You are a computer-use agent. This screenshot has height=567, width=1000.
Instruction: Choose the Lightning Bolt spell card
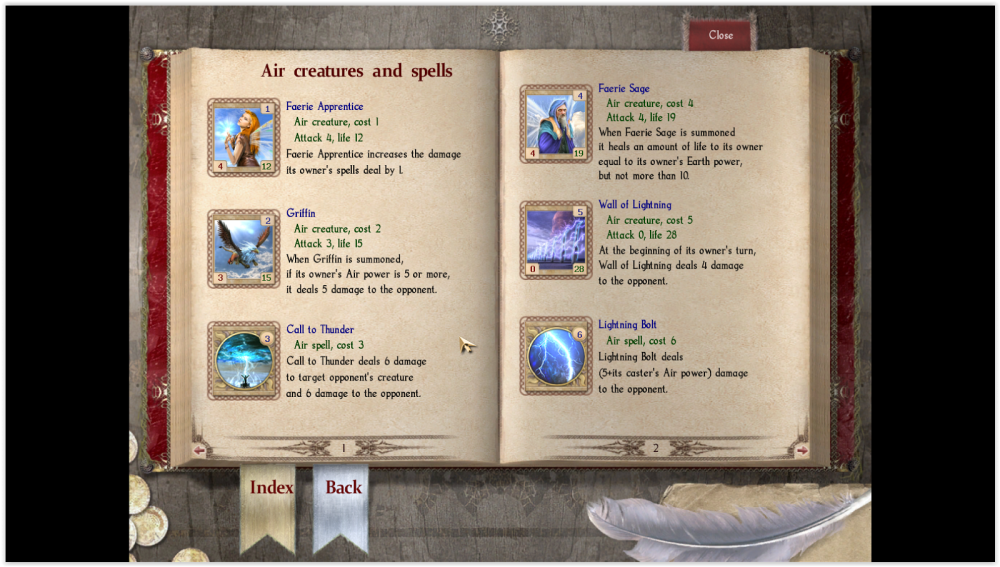556,356
